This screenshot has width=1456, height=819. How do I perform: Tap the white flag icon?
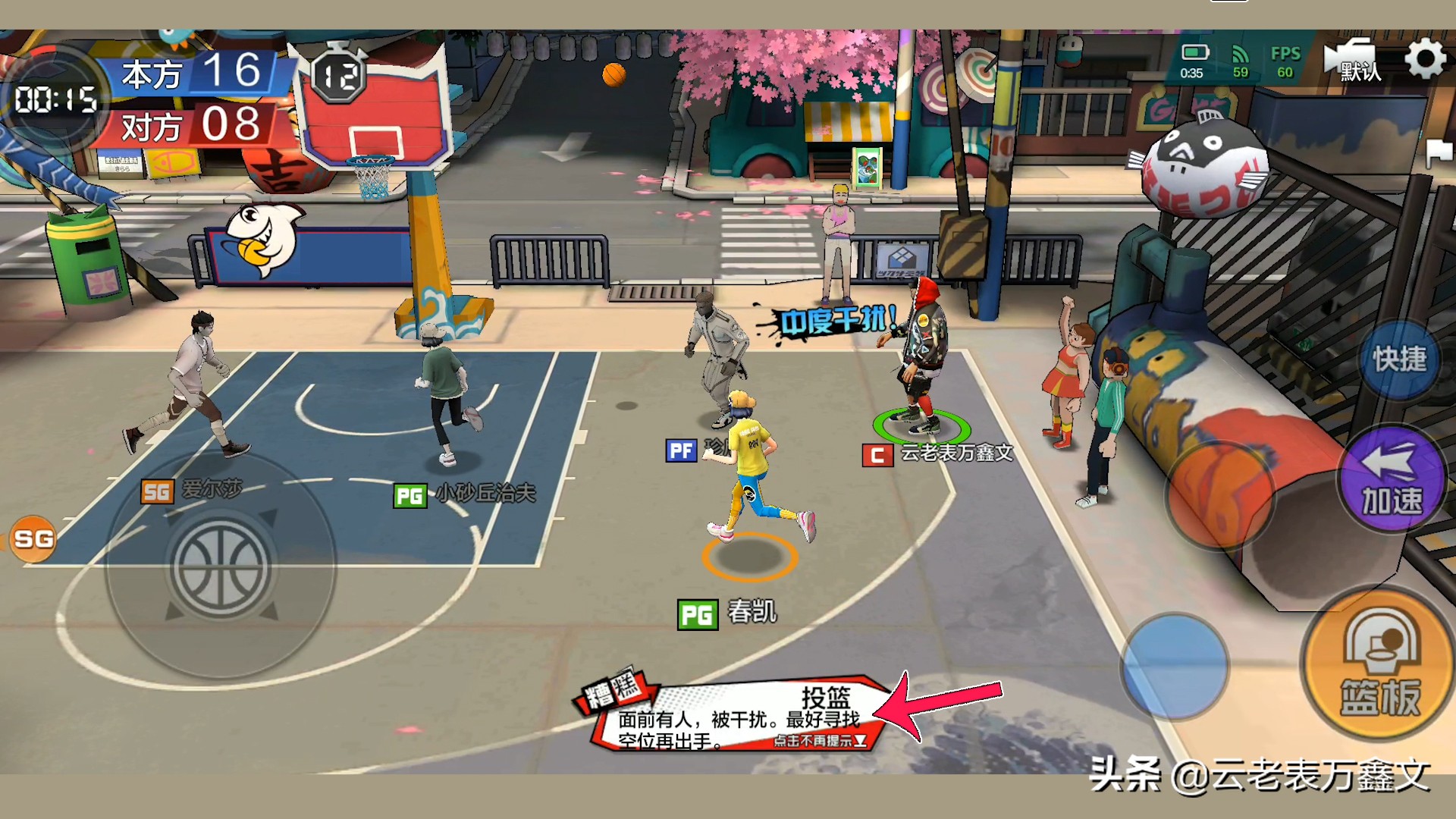click(1439, 152)
